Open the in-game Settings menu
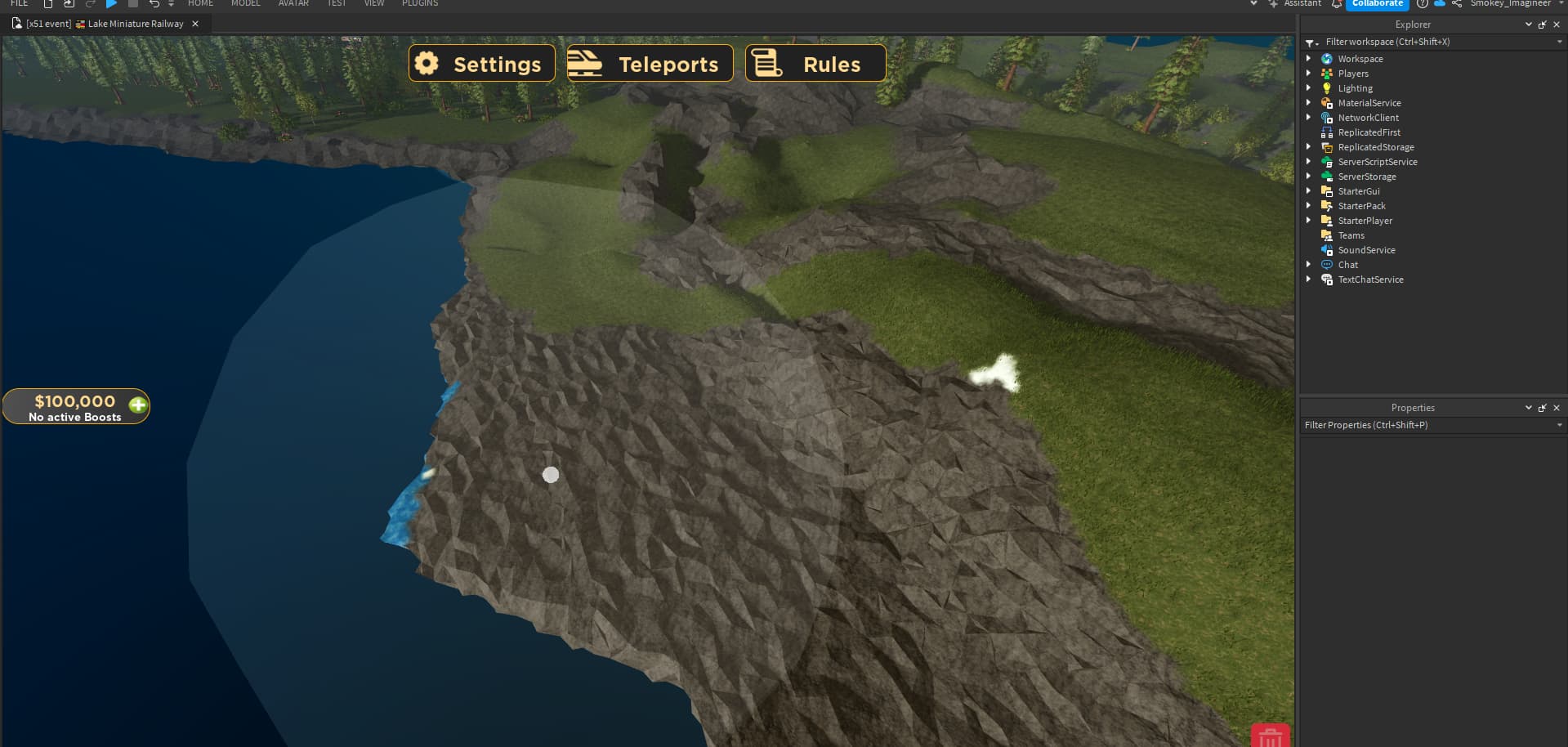This screenshot has width=1568, height=747. [x=481, y=63]
